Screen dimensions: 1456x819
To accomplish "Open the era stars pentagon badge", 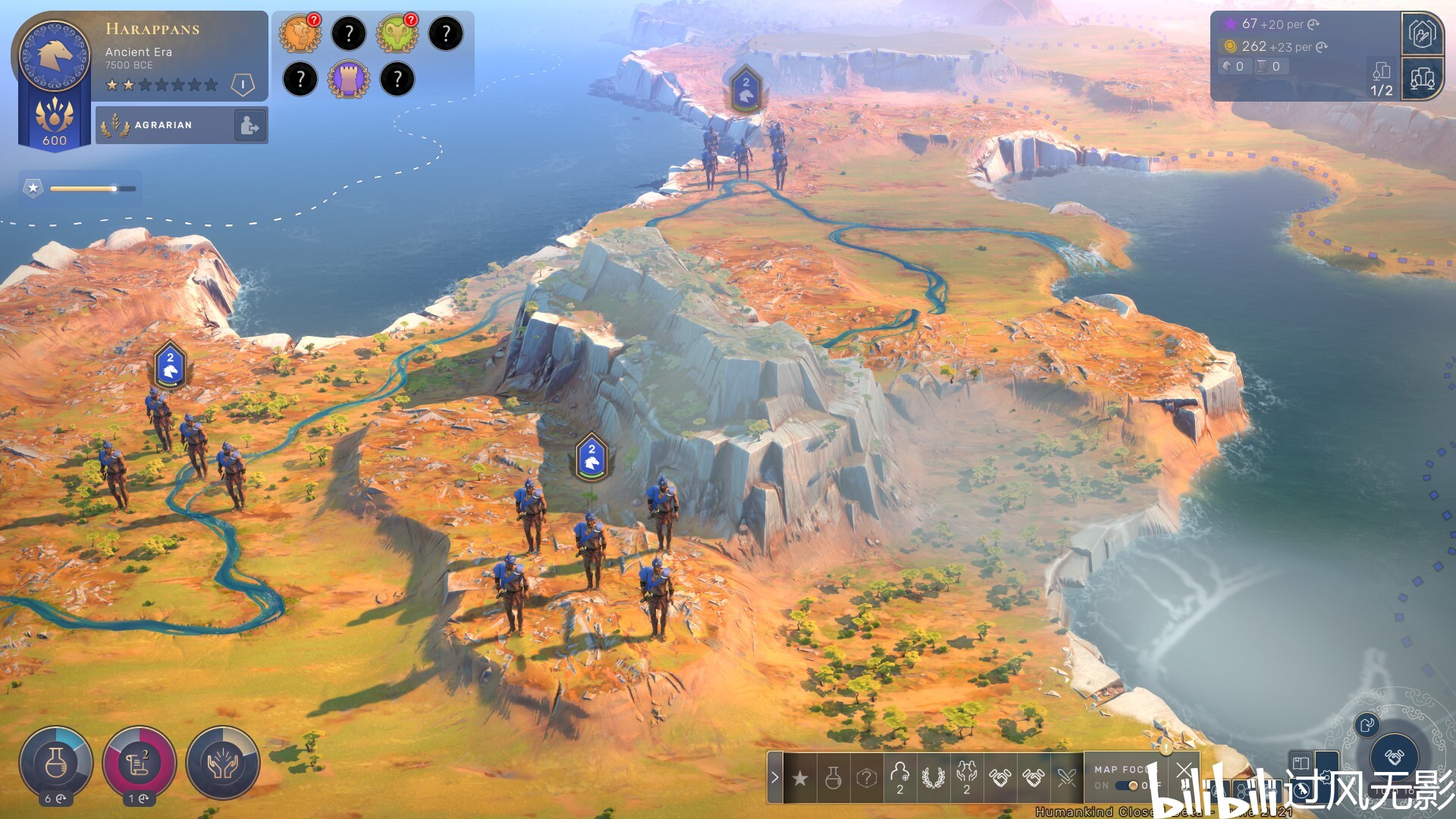I will coord(242,84).
